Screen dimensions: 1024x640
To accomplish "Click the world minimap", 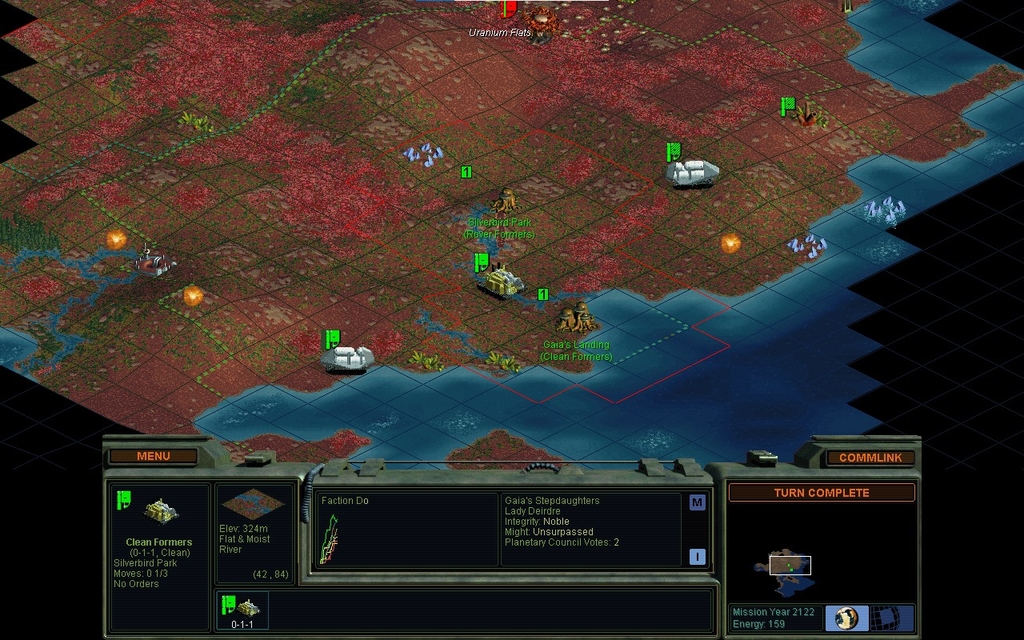I will (790, 566).
